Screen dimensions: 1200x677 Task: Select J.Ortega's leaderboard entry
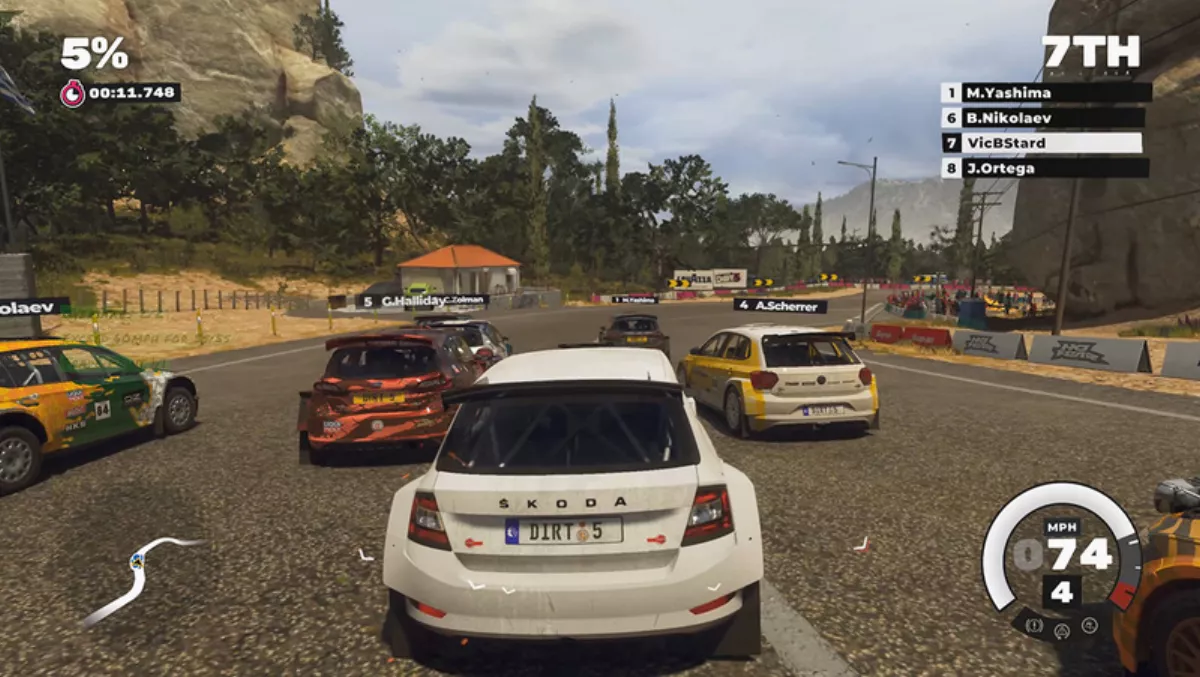pos(1046,168)
